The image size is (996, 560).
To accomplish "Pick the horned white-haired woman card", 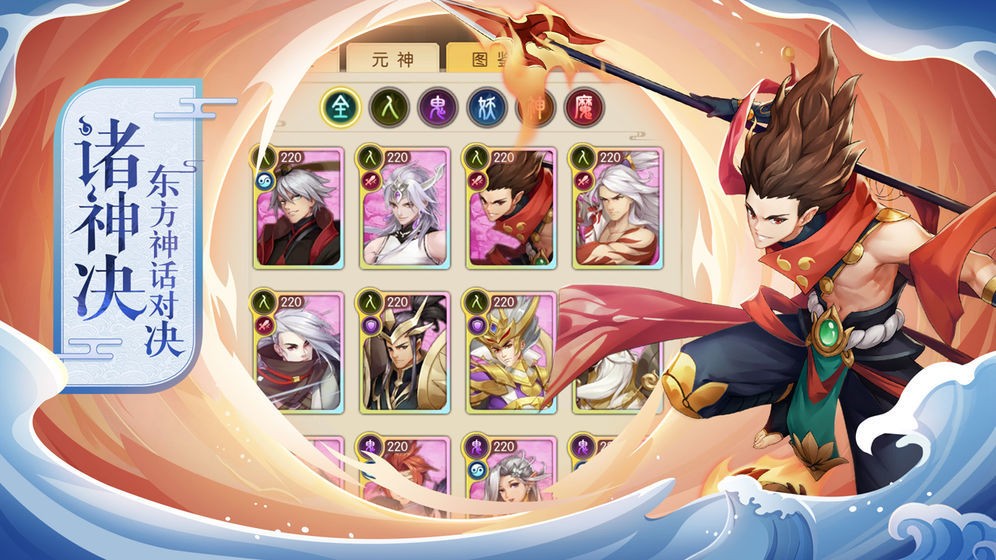I will tap(403, 208).
